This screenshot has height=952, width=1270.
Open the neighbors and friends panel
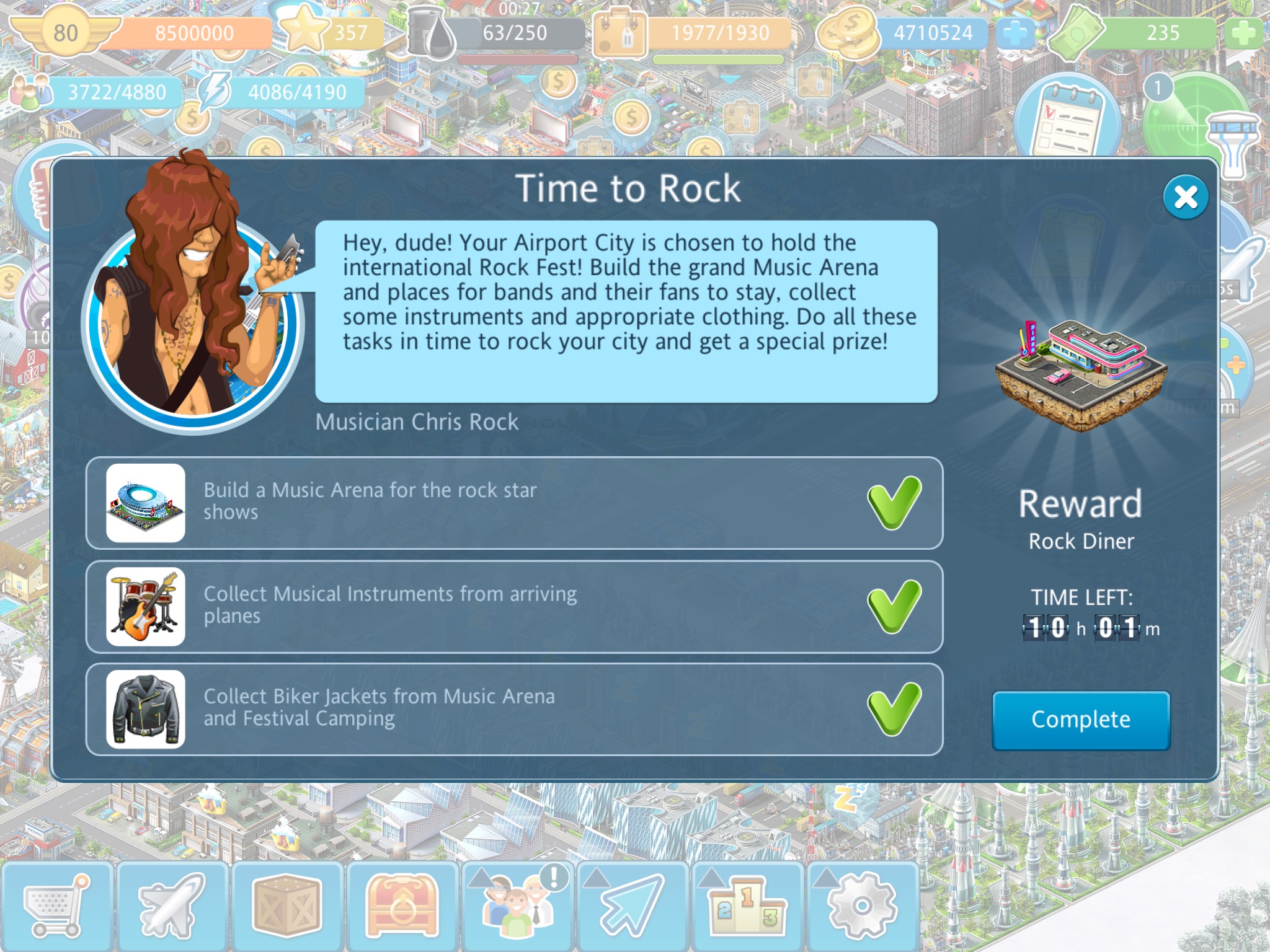(517, 906)
